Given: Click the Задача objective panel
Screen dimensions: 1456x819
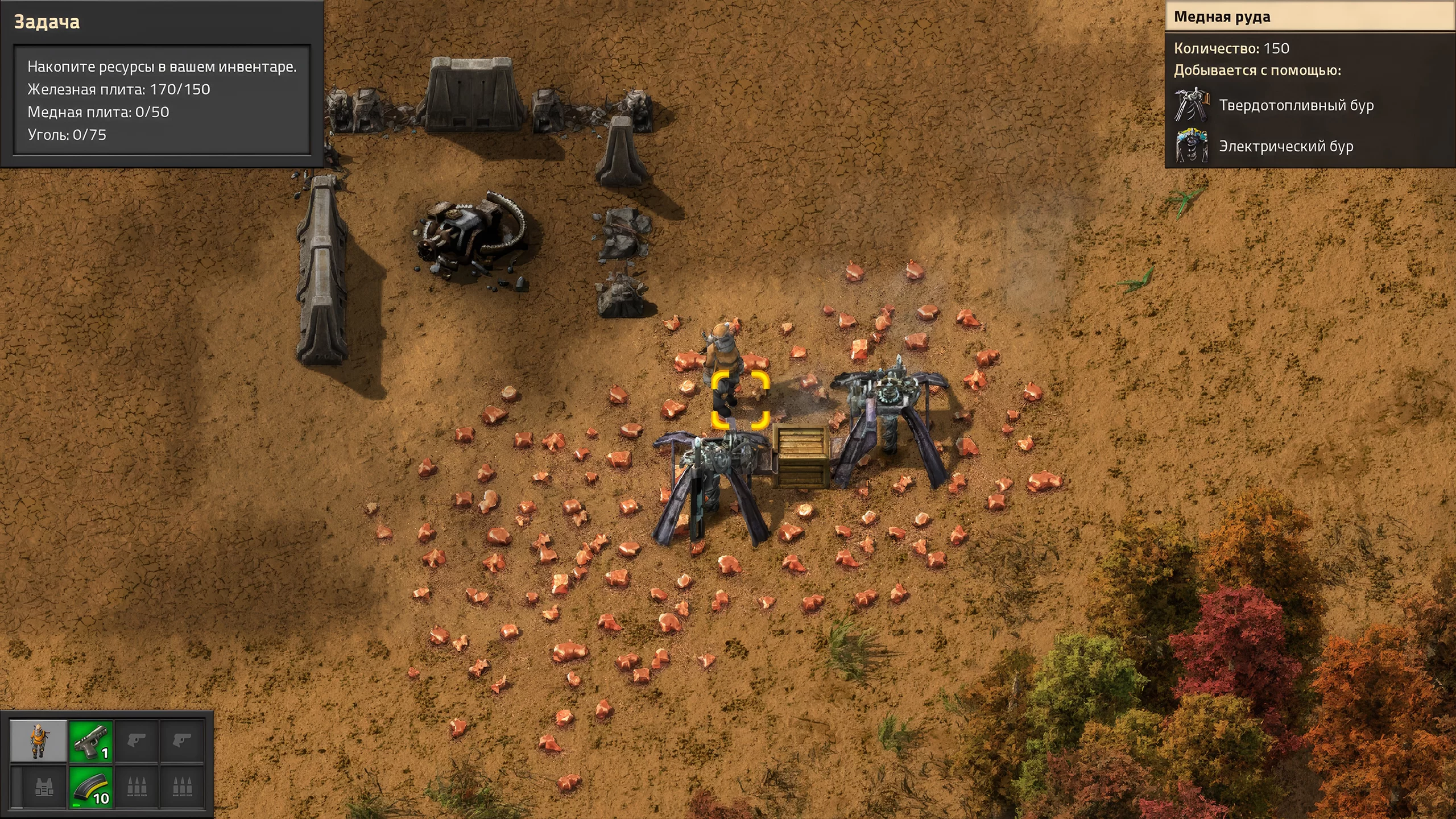Looking at the screenshot, I should [x=162, y=83].
